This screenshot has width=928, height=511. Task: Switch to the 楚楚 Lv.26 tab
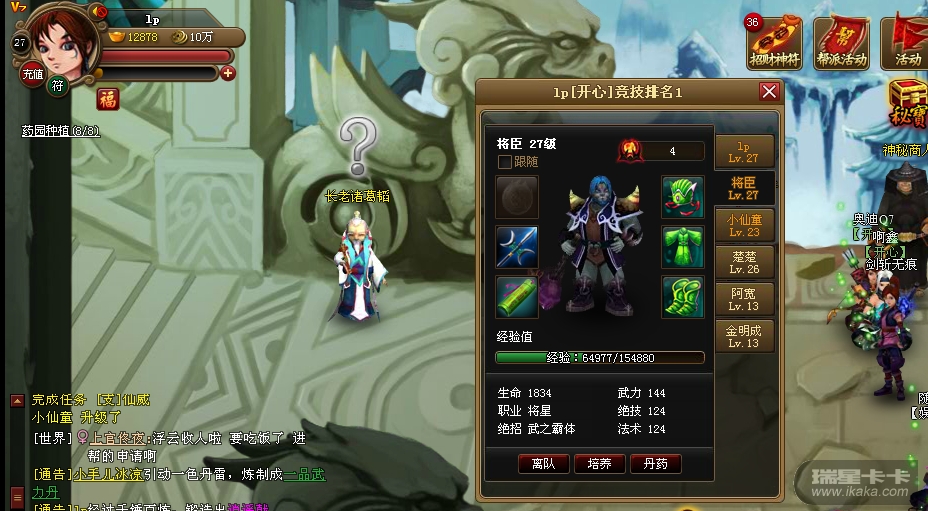pos(744,262)
